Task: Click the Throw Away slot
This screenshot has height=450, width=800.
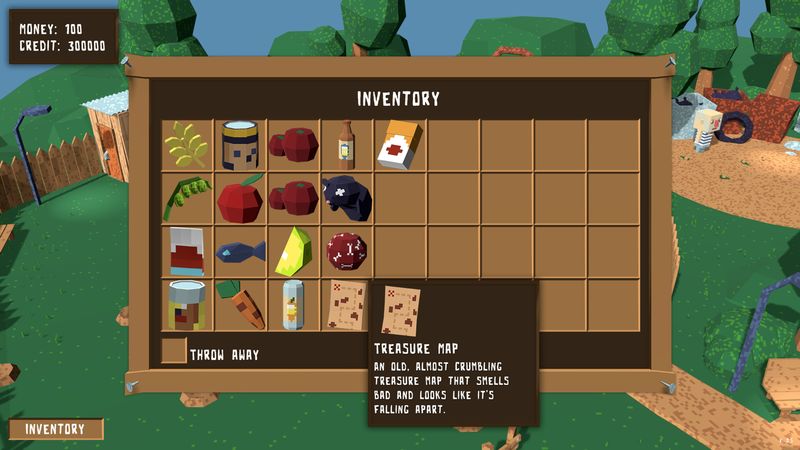Action: pyautogui.click(x=174, y=352)
